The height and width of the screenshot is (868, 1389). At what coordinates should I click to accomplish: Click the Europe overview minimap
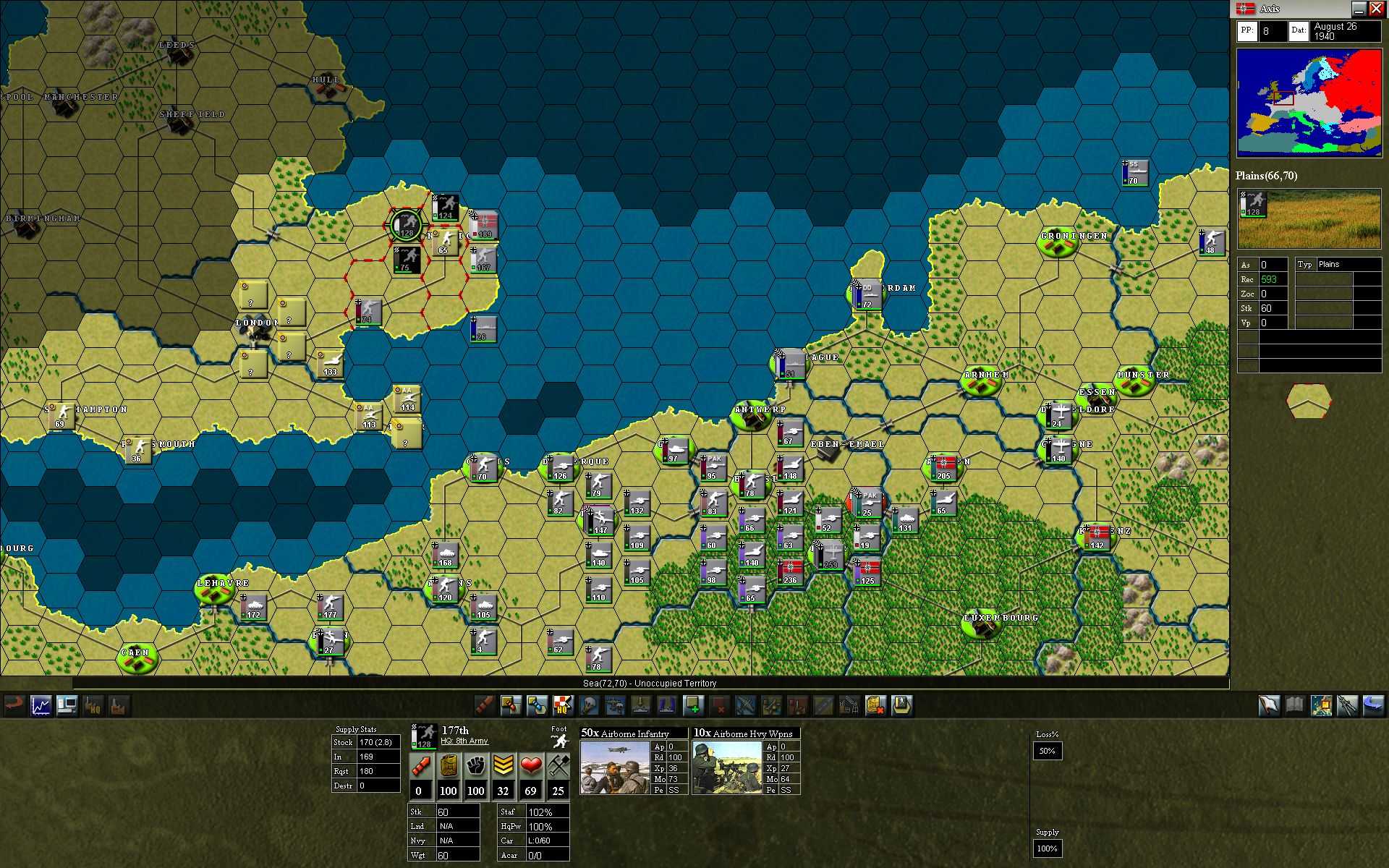pos(1308,103)
